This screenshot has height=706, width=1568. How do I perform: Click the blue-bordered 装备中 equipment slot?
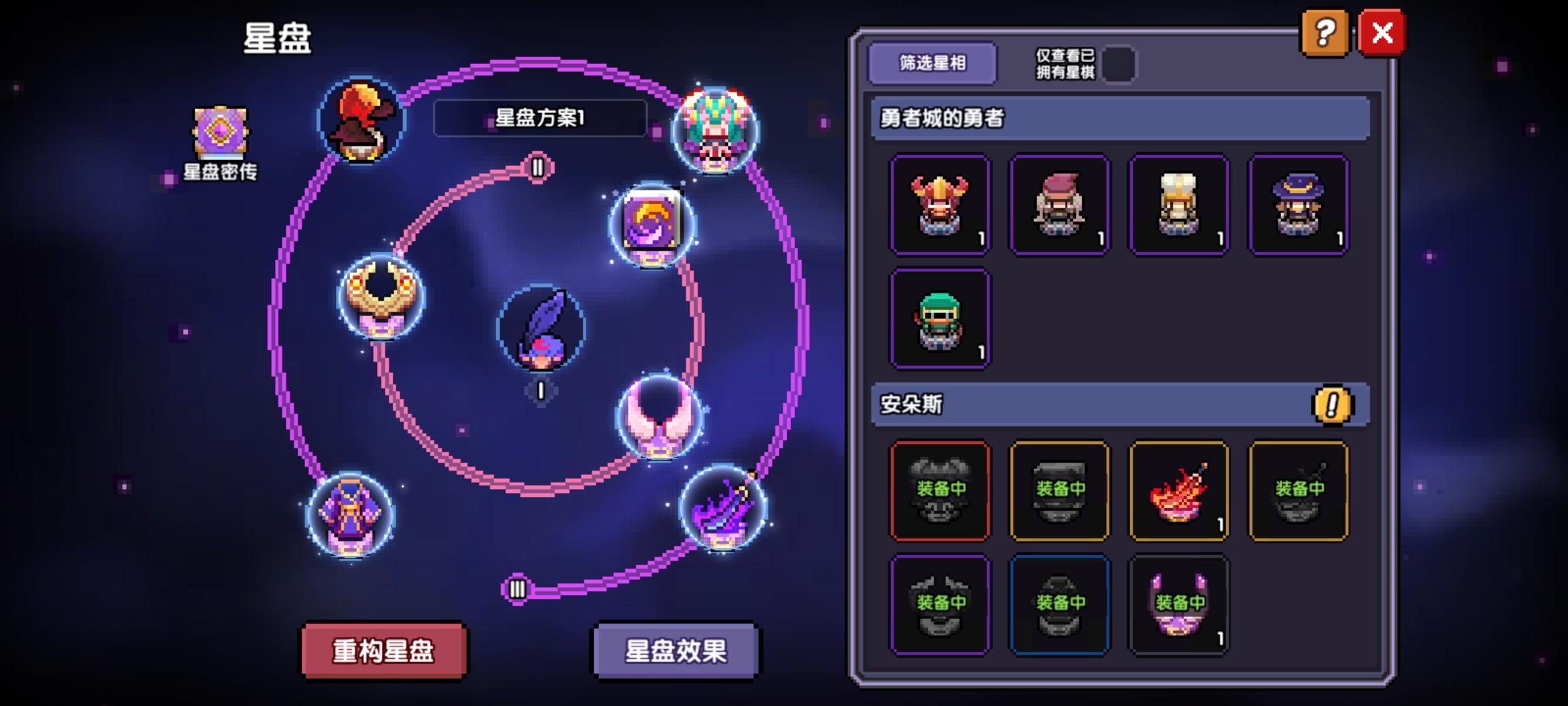point(1060,605)
